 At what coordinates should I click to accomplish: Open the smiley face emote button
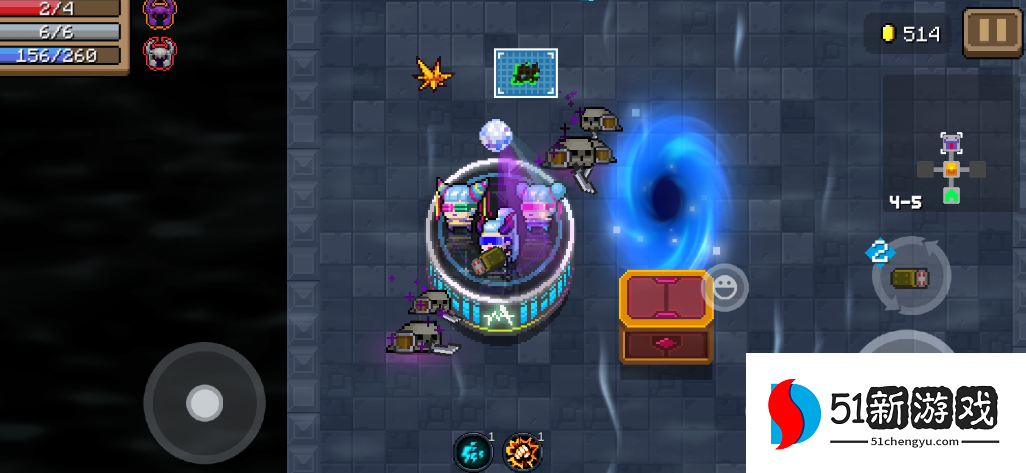pos(724,289)
